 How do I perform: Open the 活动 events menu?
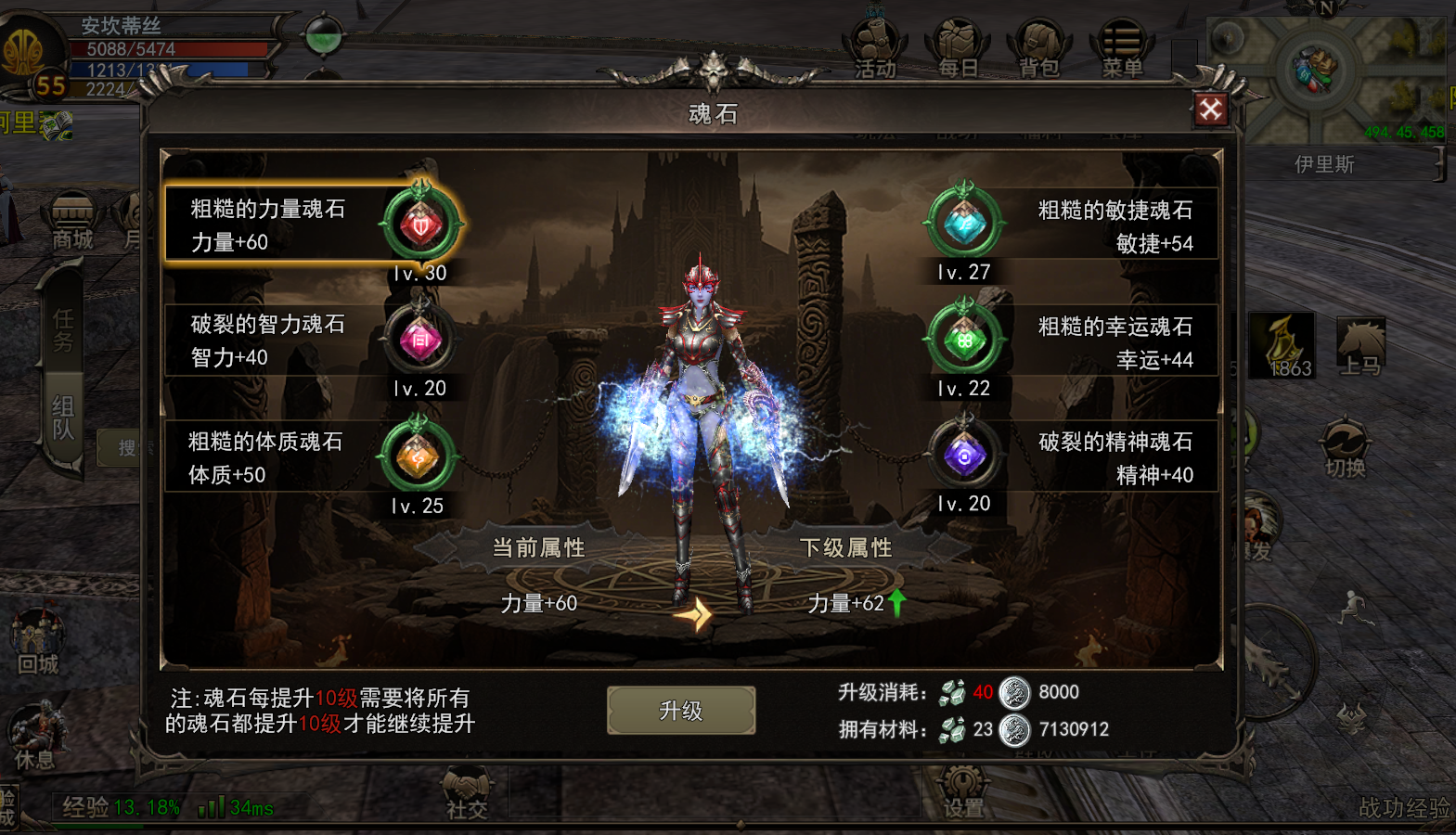point(875,49)
